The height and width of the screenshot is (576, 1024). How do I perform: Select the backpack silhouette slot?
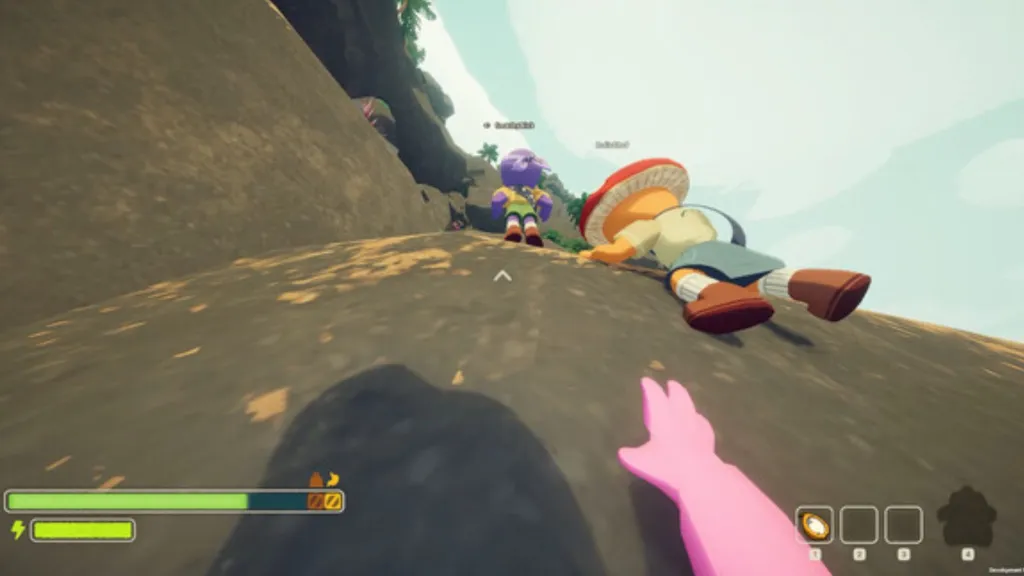coord(966,517)
